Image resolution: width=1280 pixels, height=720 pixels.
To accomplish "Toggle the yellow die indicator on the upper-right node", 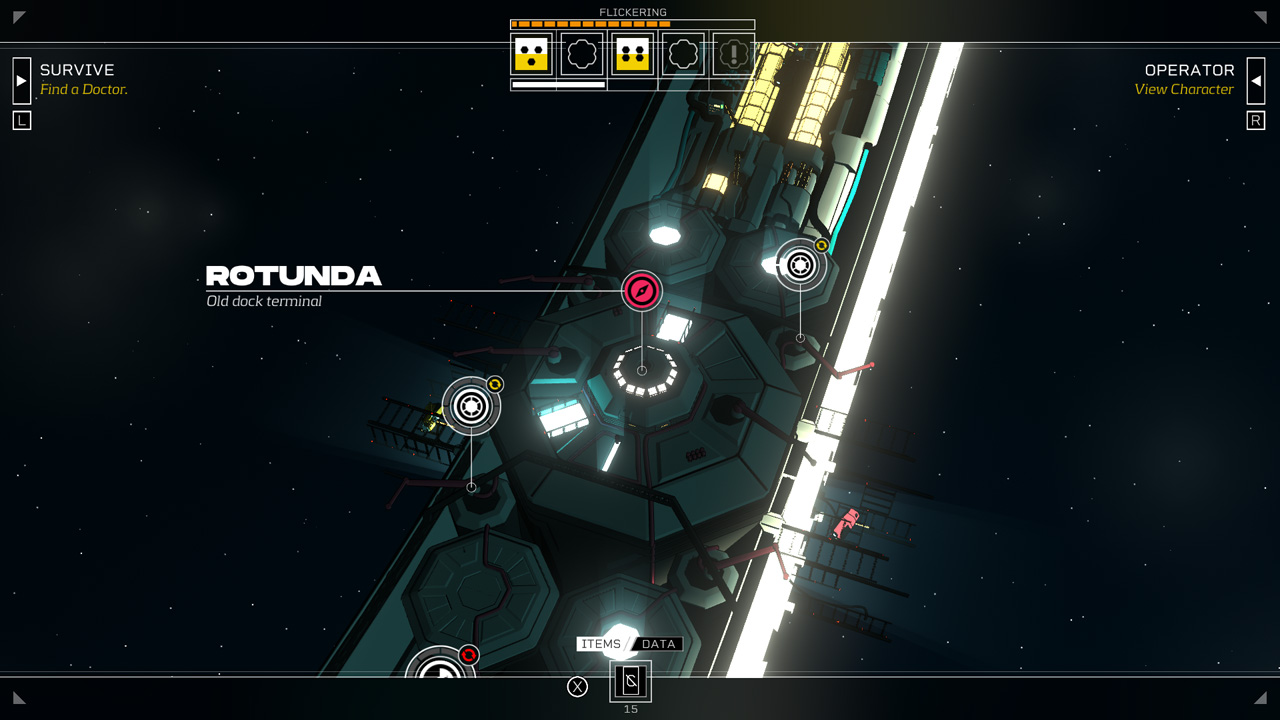I will [x=822, y=243].
